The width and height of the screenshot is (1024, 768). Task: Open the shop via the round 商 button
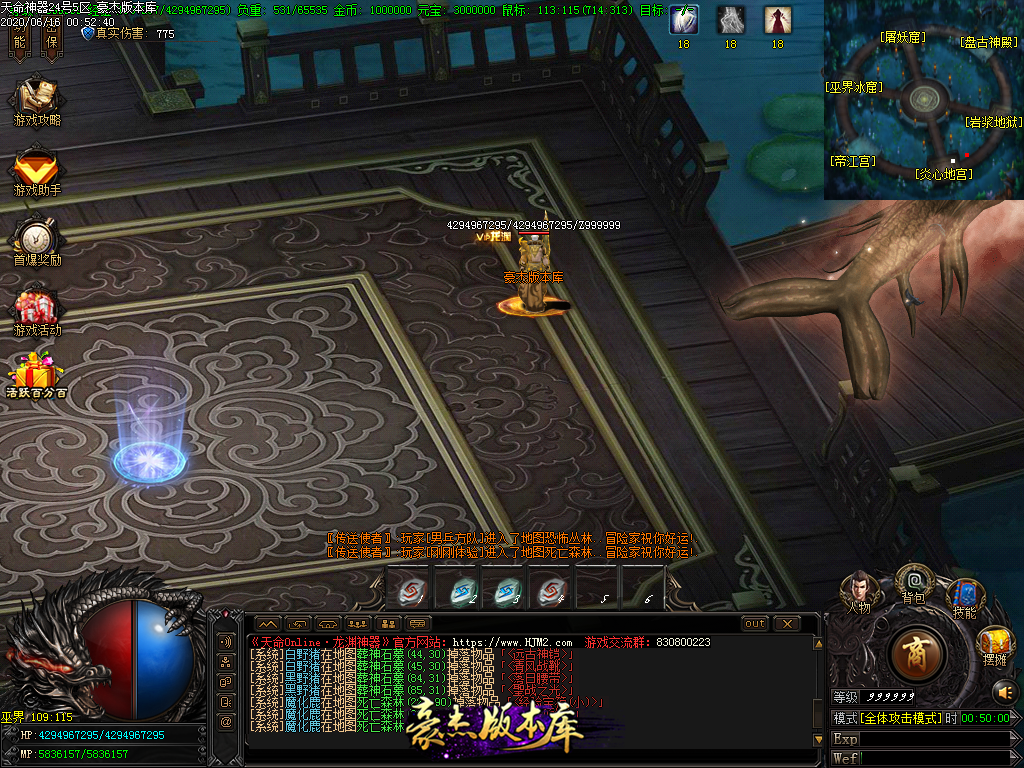(915, 653)
